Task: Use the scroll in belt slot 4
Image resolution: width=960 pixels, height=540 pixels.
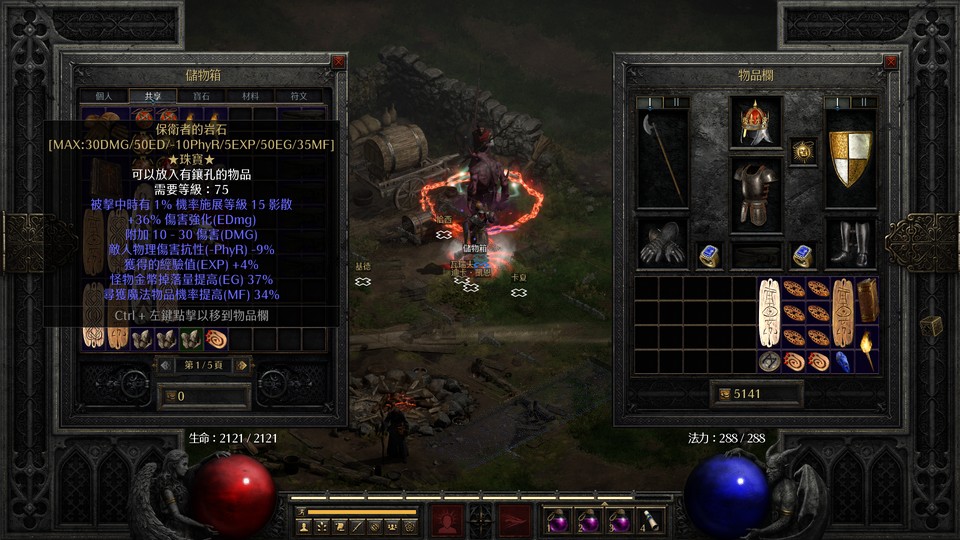Action: (x=651, y=519)
